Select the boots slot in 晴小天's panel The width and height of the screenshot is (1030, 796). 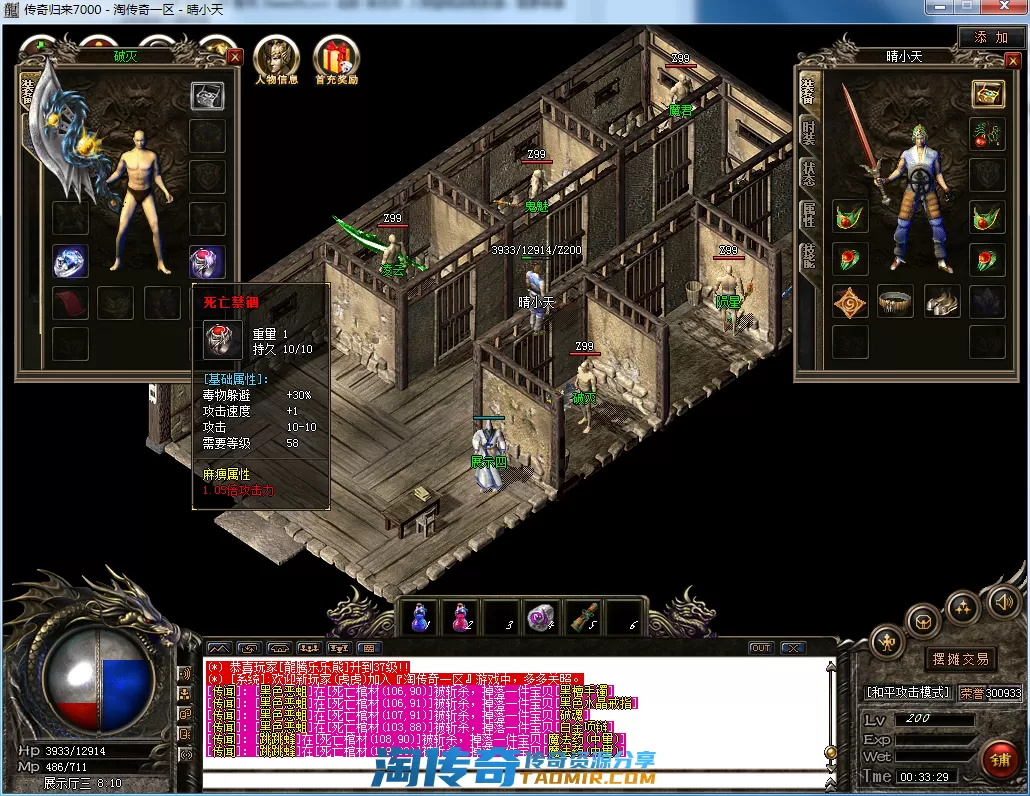coord(941,300)
